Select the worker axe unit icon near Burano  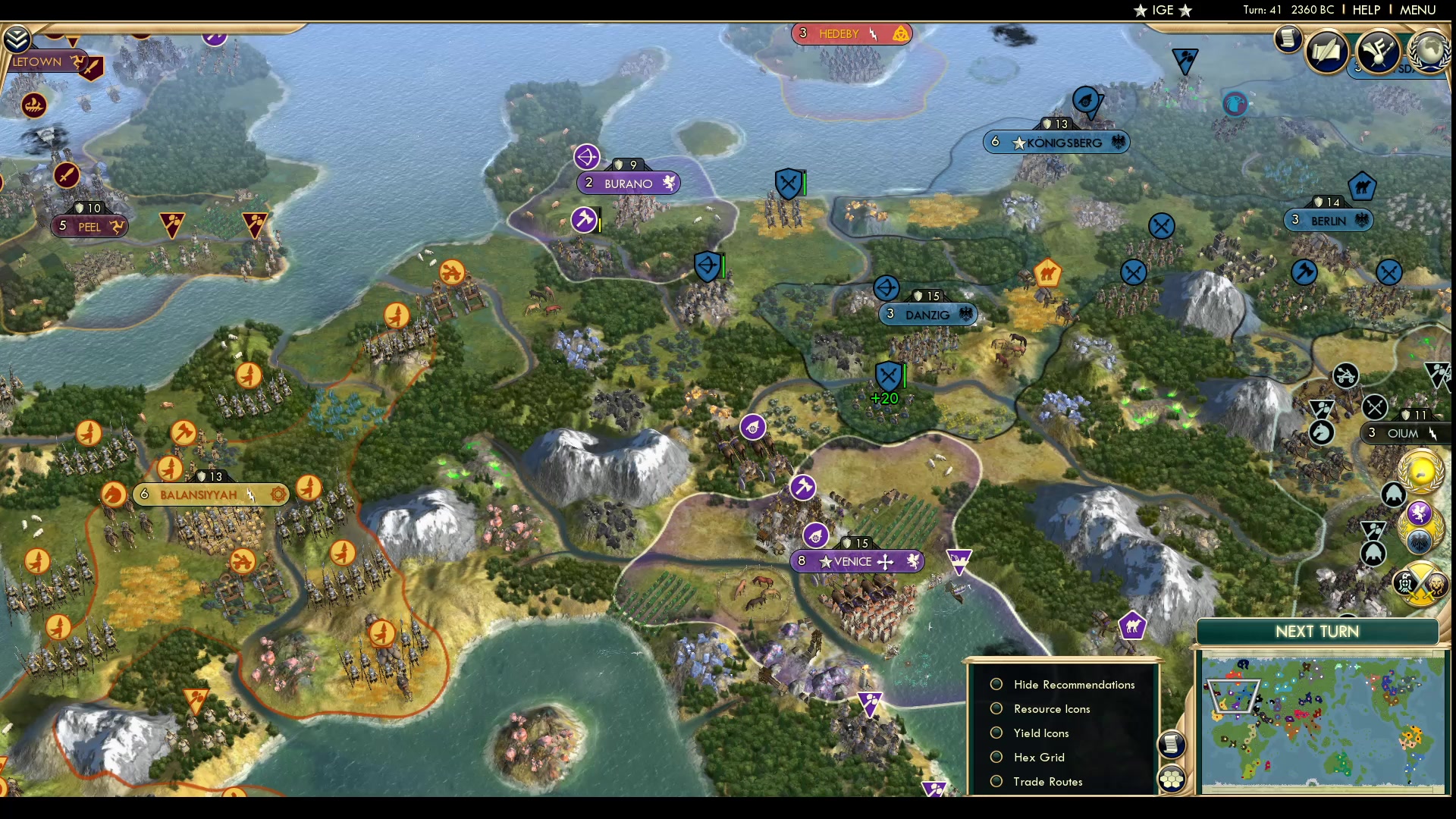(x=582, y=220)
